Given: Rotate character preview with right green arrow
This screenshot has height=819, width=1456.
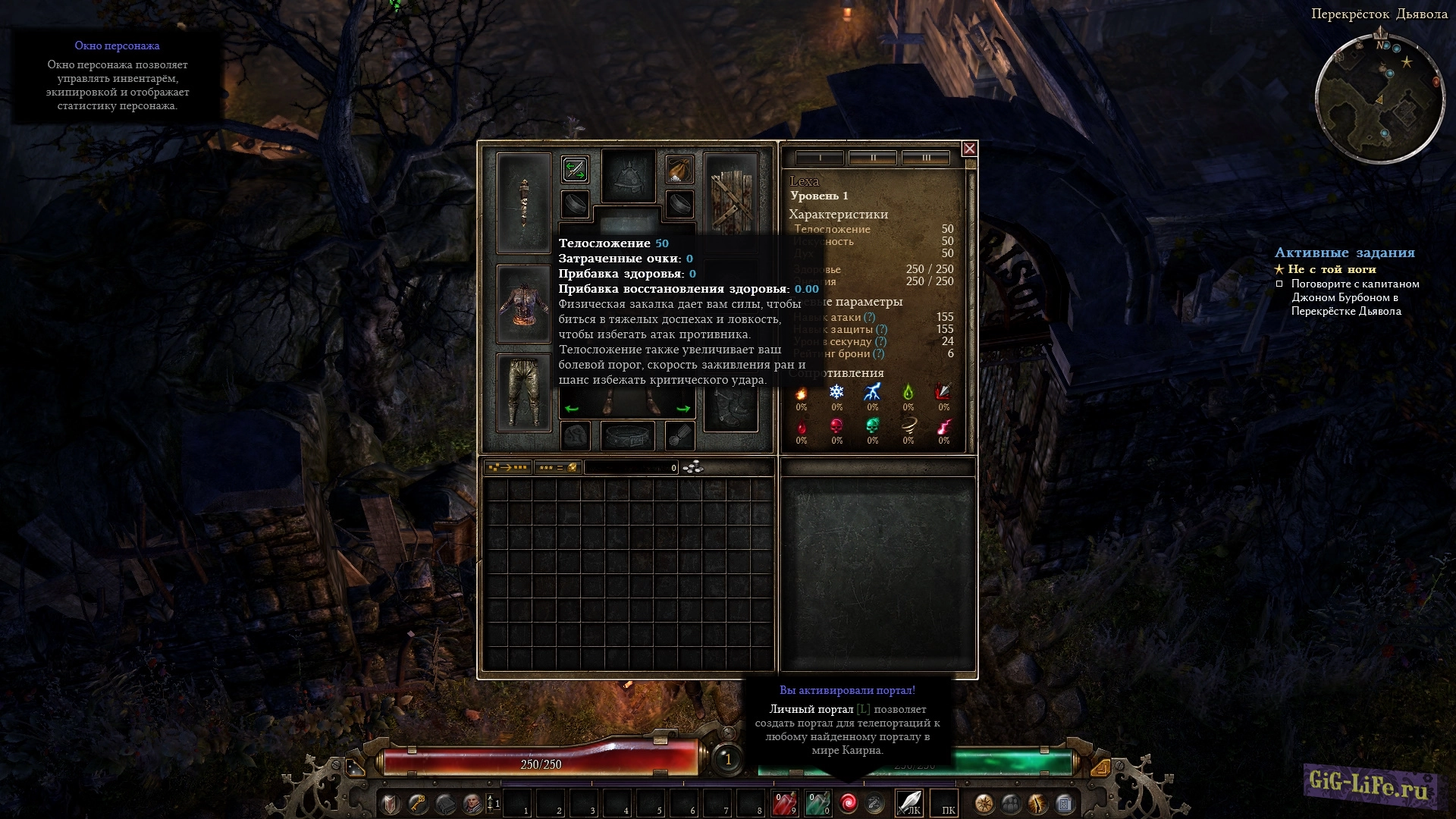Looking at the screenshot, I should 683,409.
